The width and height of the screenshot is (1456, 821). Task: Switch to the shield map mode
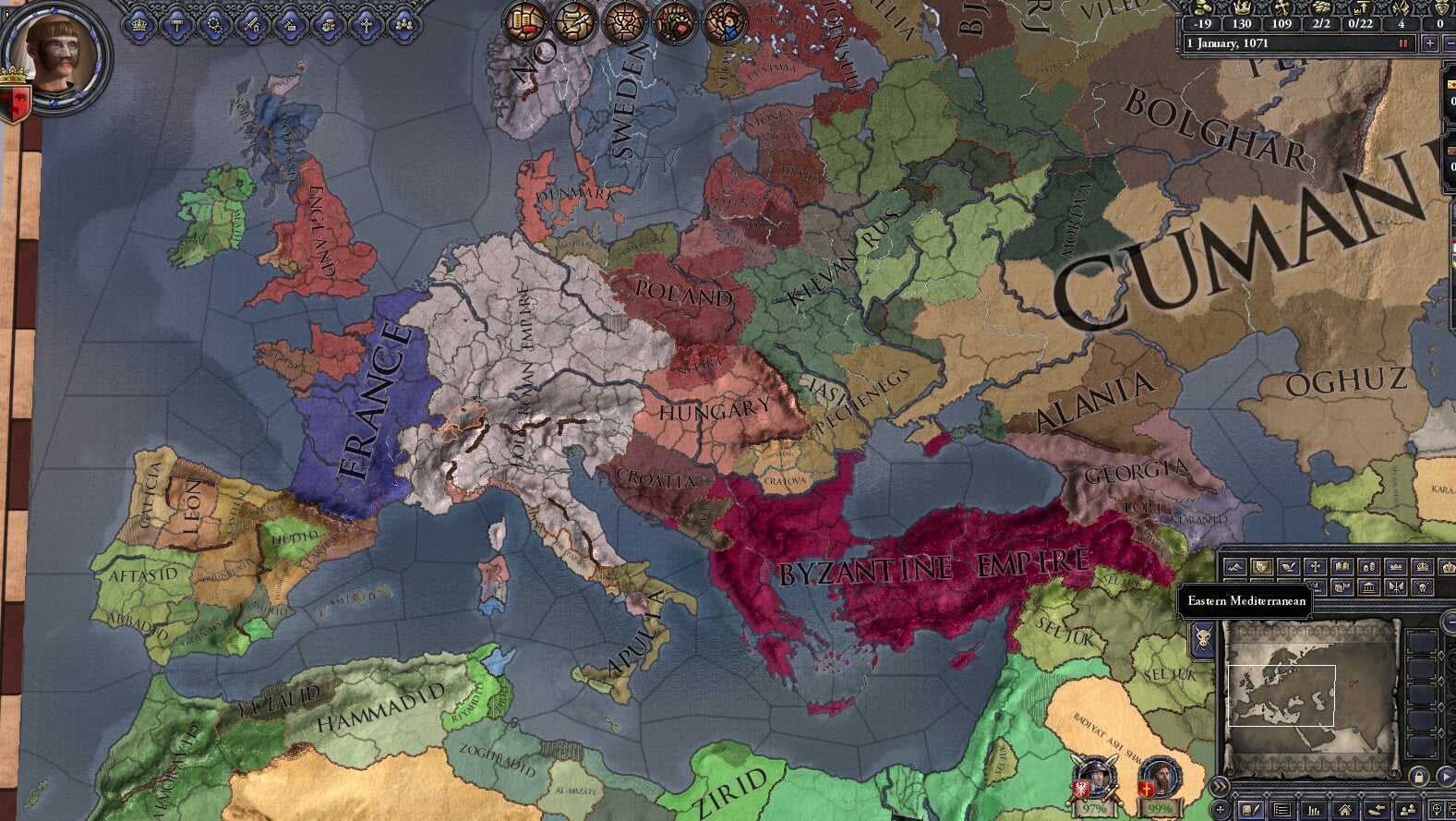pyautogui.click(x=1261, y=567)
